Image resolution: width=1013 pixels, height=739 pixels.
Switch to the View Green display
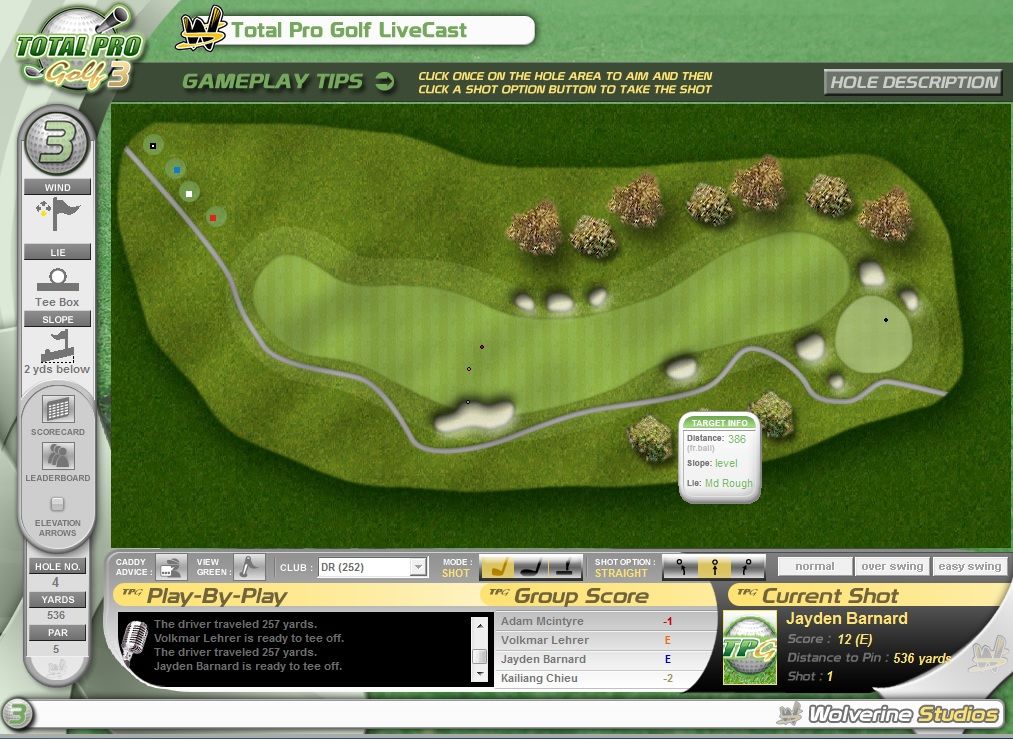click(246, 567)
